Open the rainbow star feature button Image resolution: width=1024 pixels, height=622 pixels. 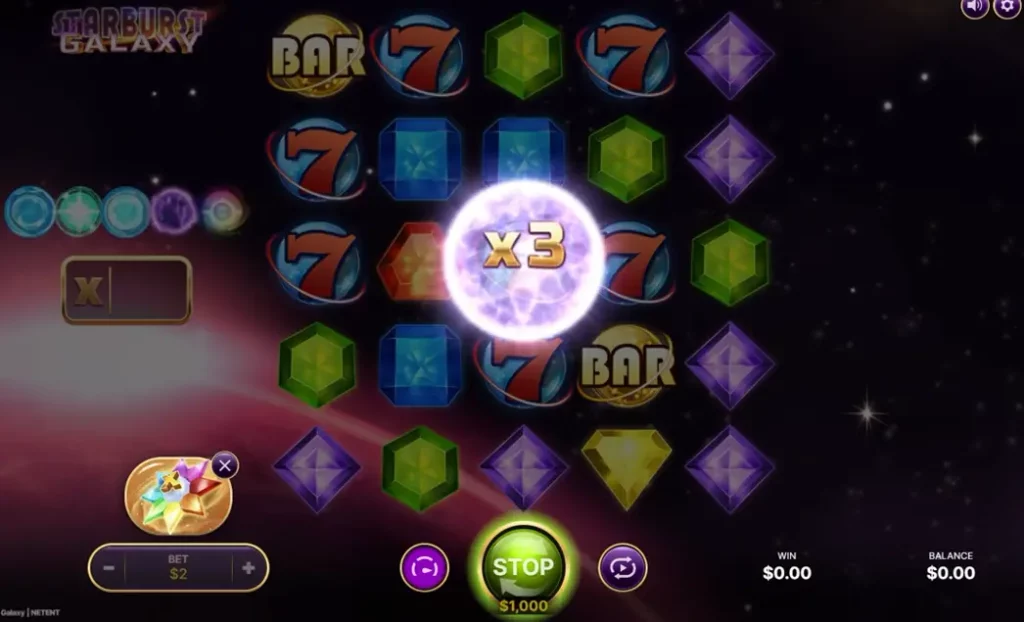click(x=178, y=494)
